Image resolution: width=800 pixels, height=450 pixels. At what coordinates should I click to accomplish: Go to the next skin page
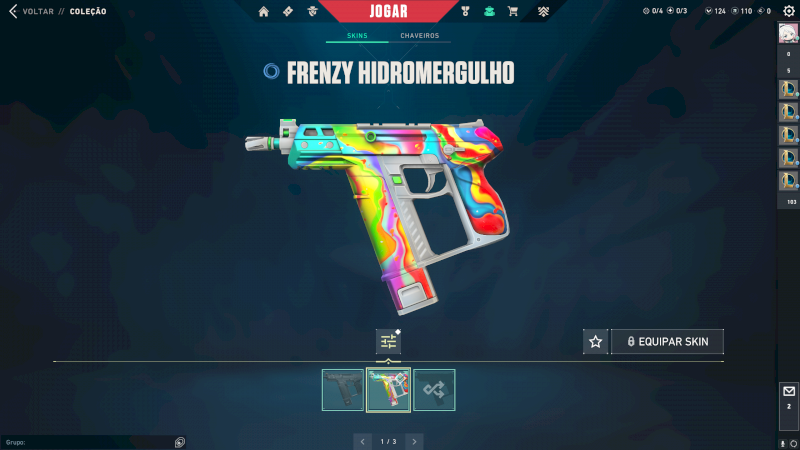(414, 441)
